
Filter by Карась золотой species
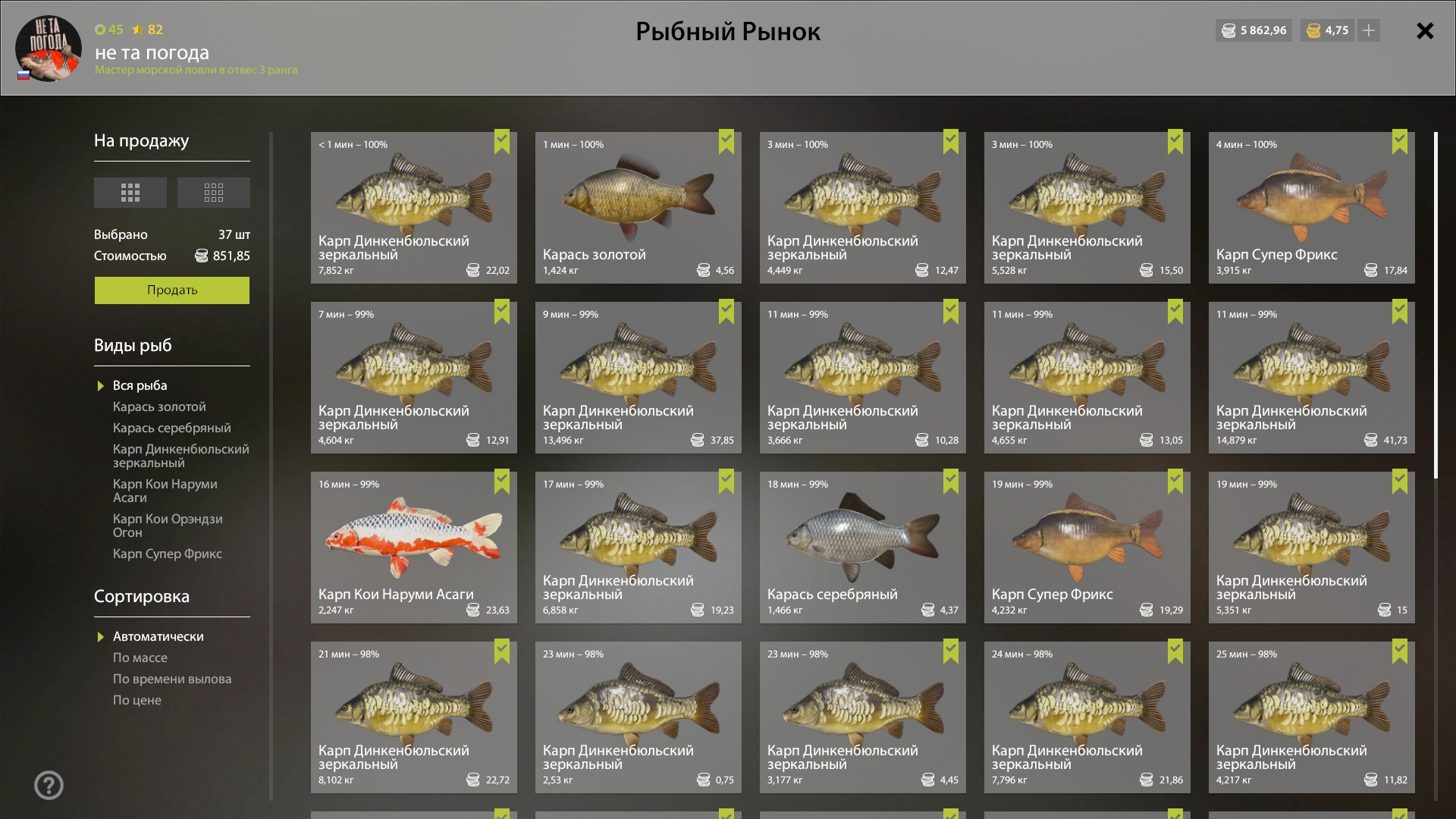coord(159,407)
